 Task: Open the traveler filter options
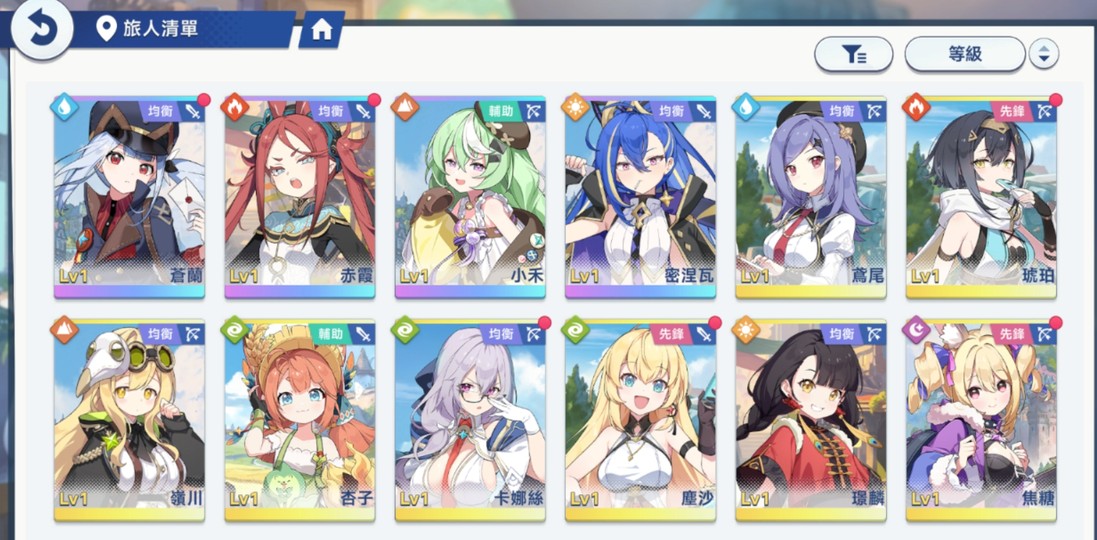click(853, 54)
